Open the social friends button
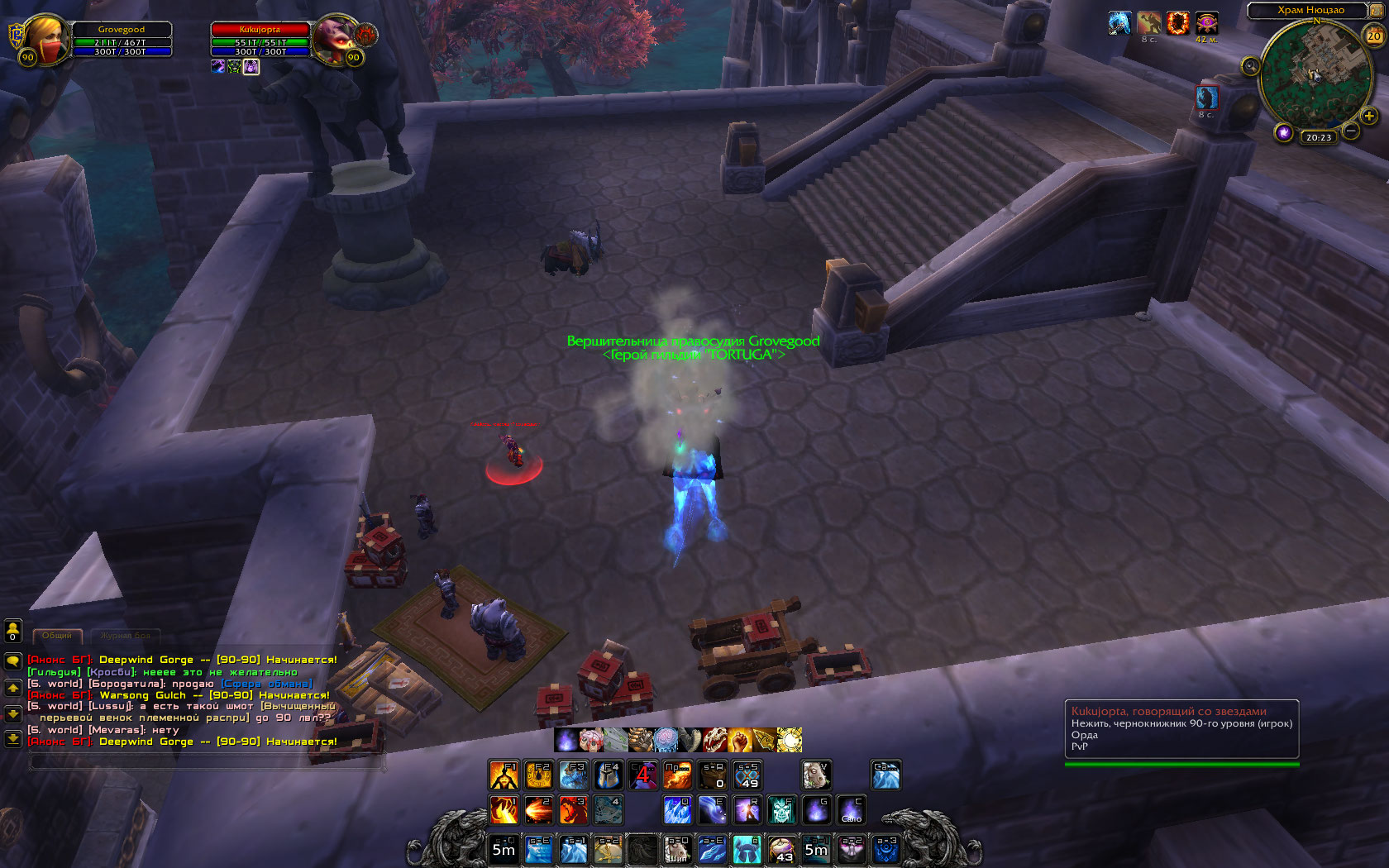The width and height of the screenshot is (1389, 868). point(13,632)
